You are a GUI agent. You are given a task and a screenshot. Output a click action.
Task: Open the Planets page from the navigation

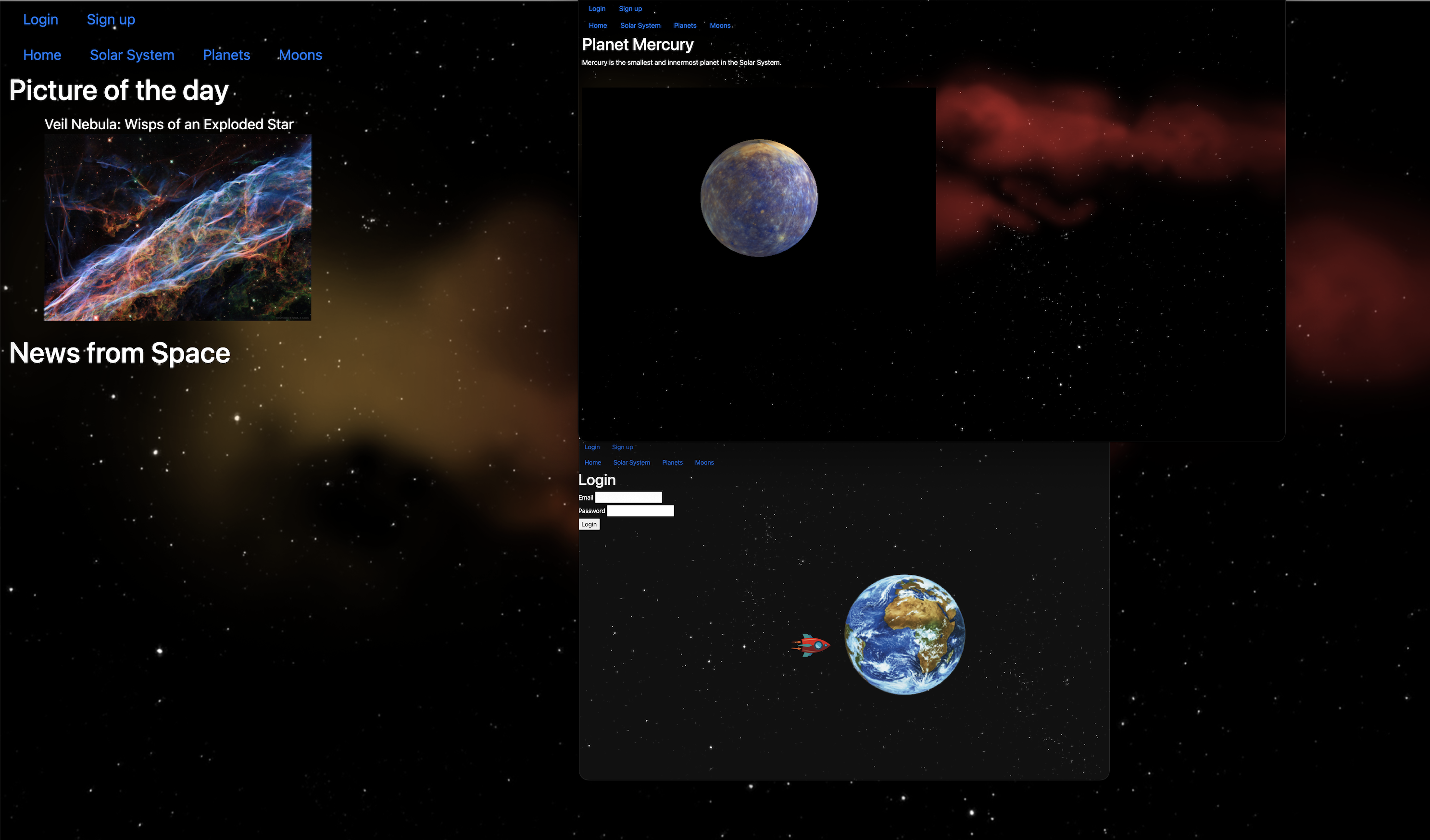[226, 54]
